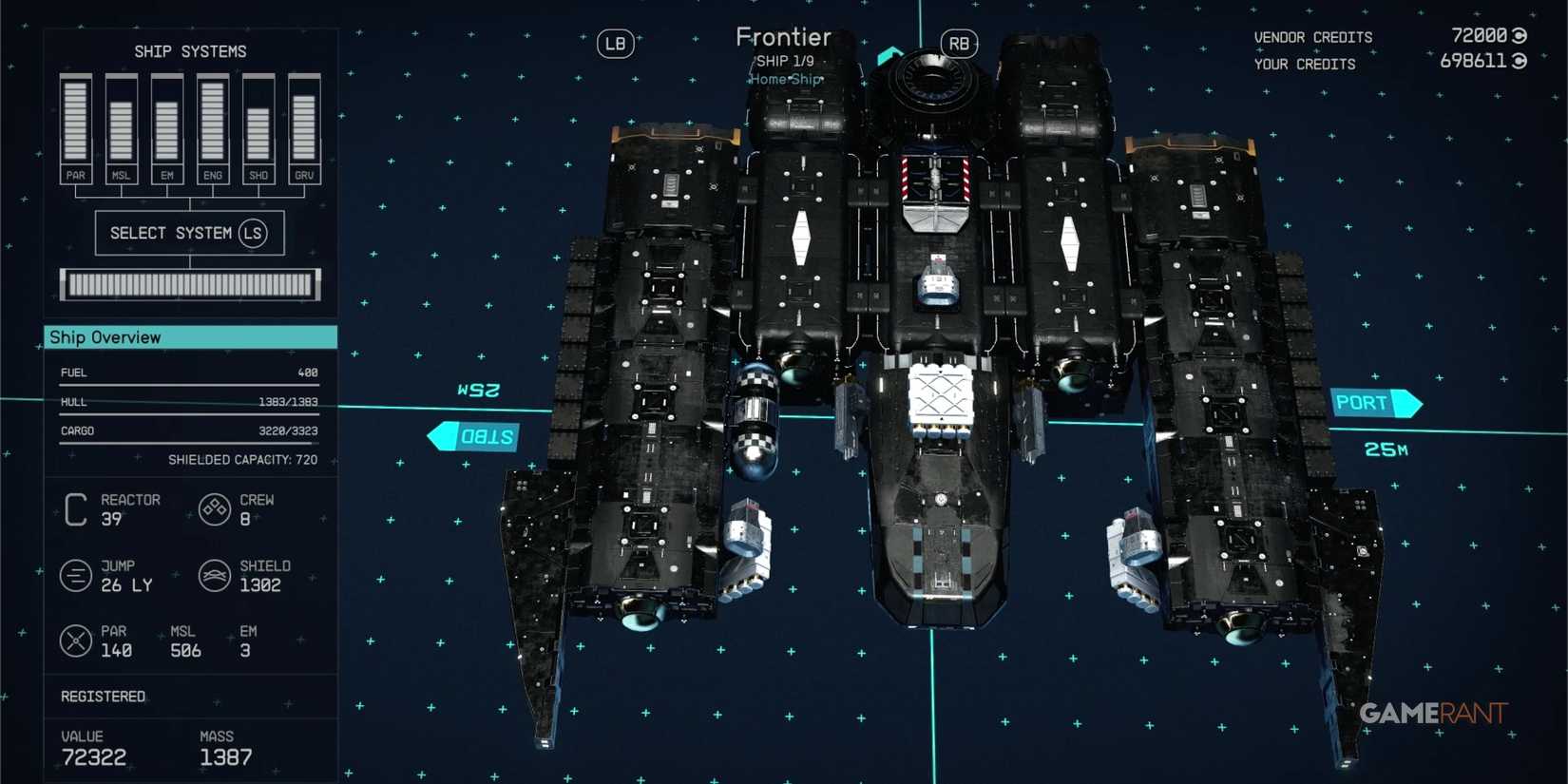
Task: Click the Home Ship label under Frontier
Action: tap(784, 80)
